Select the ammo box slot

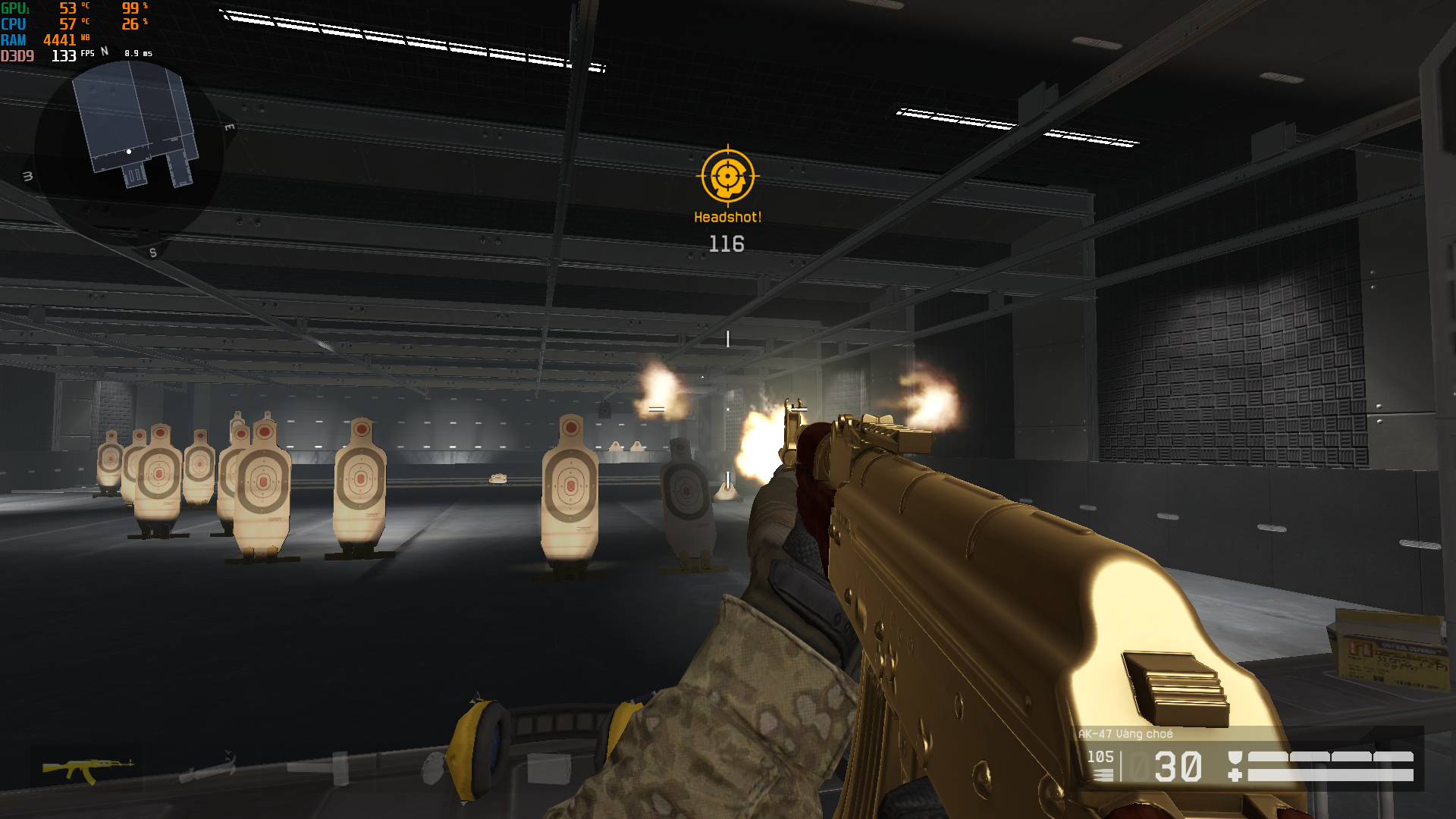pos(548,769)
